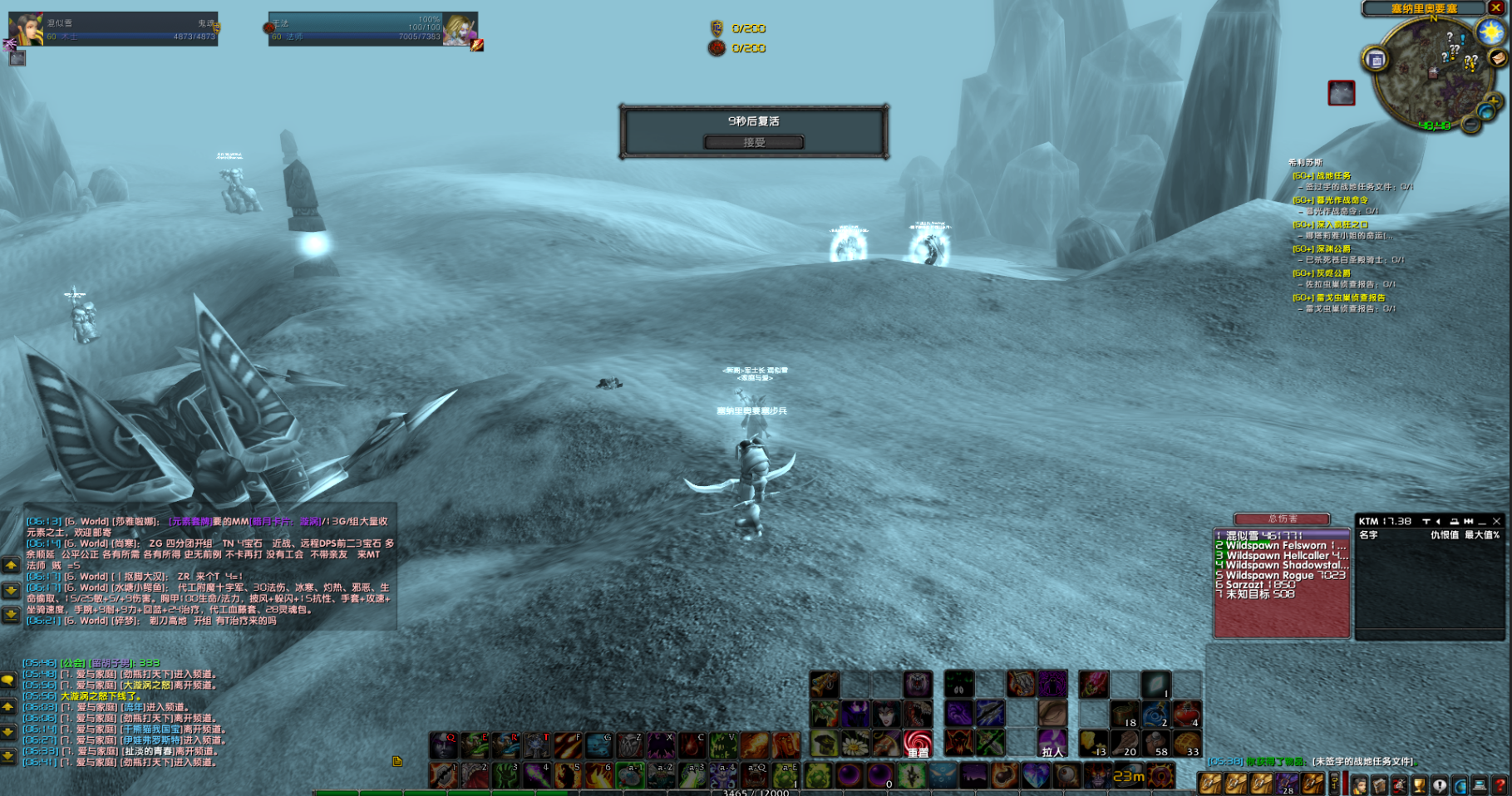The height and width of the screenshot is (796, 1512).
Task: Open the chat speech-bubble menu button
Action: (x=8, y=681)
